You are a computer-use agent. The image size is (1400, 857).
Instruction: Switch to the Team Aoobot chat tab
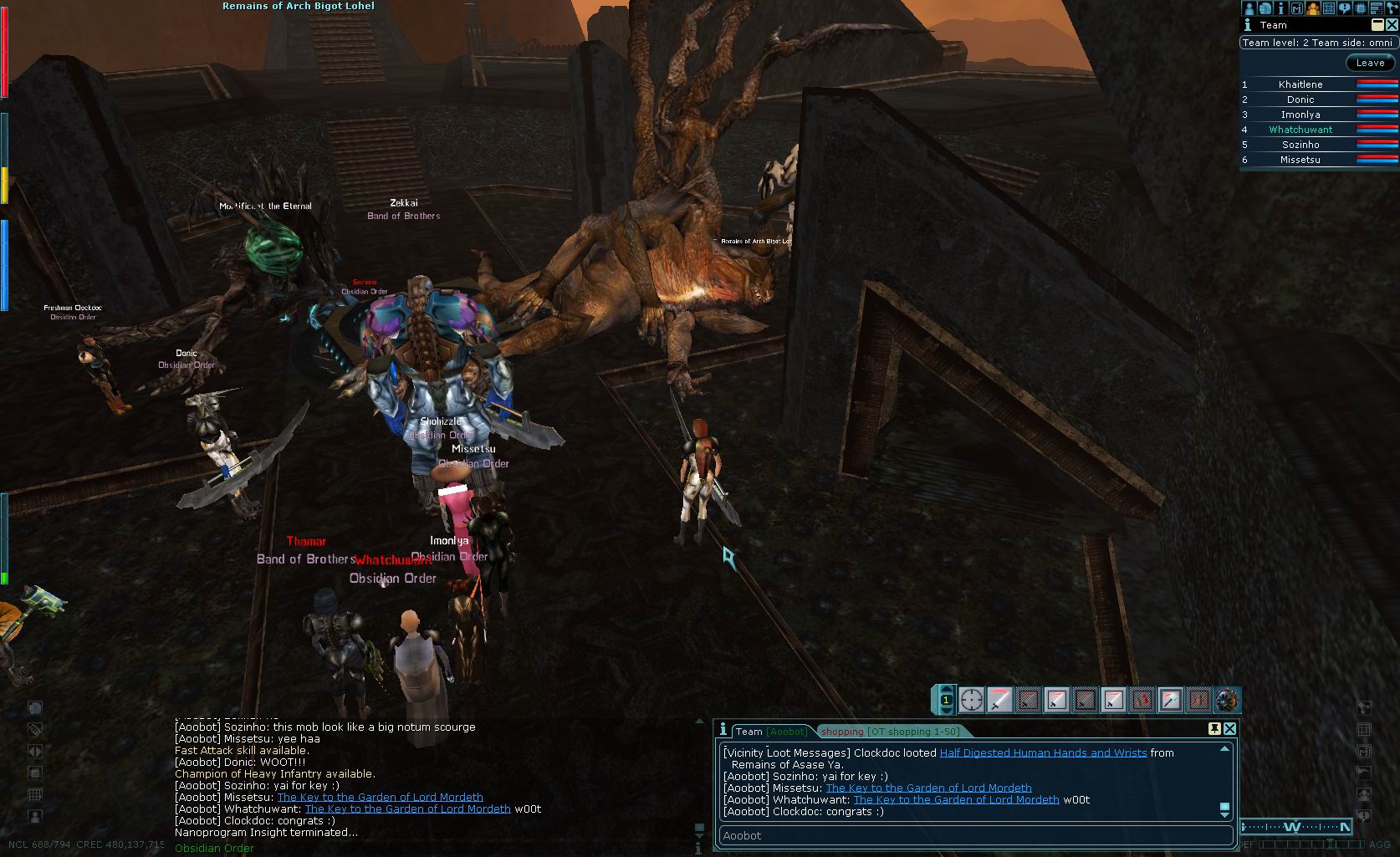coord(771,732)
